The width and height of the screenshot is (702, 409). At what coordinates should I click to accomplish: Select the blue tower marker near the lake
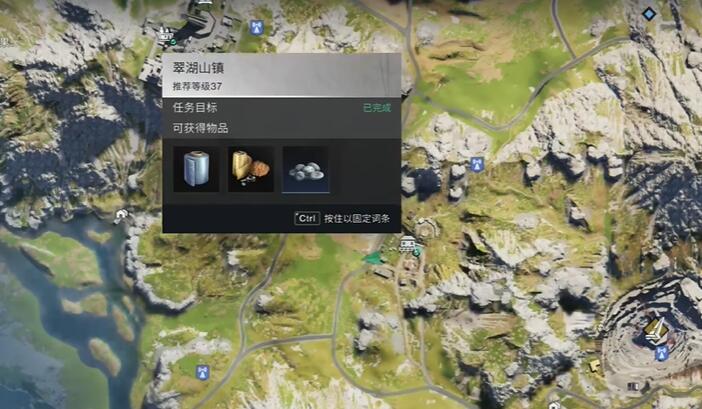click(202, 372)
